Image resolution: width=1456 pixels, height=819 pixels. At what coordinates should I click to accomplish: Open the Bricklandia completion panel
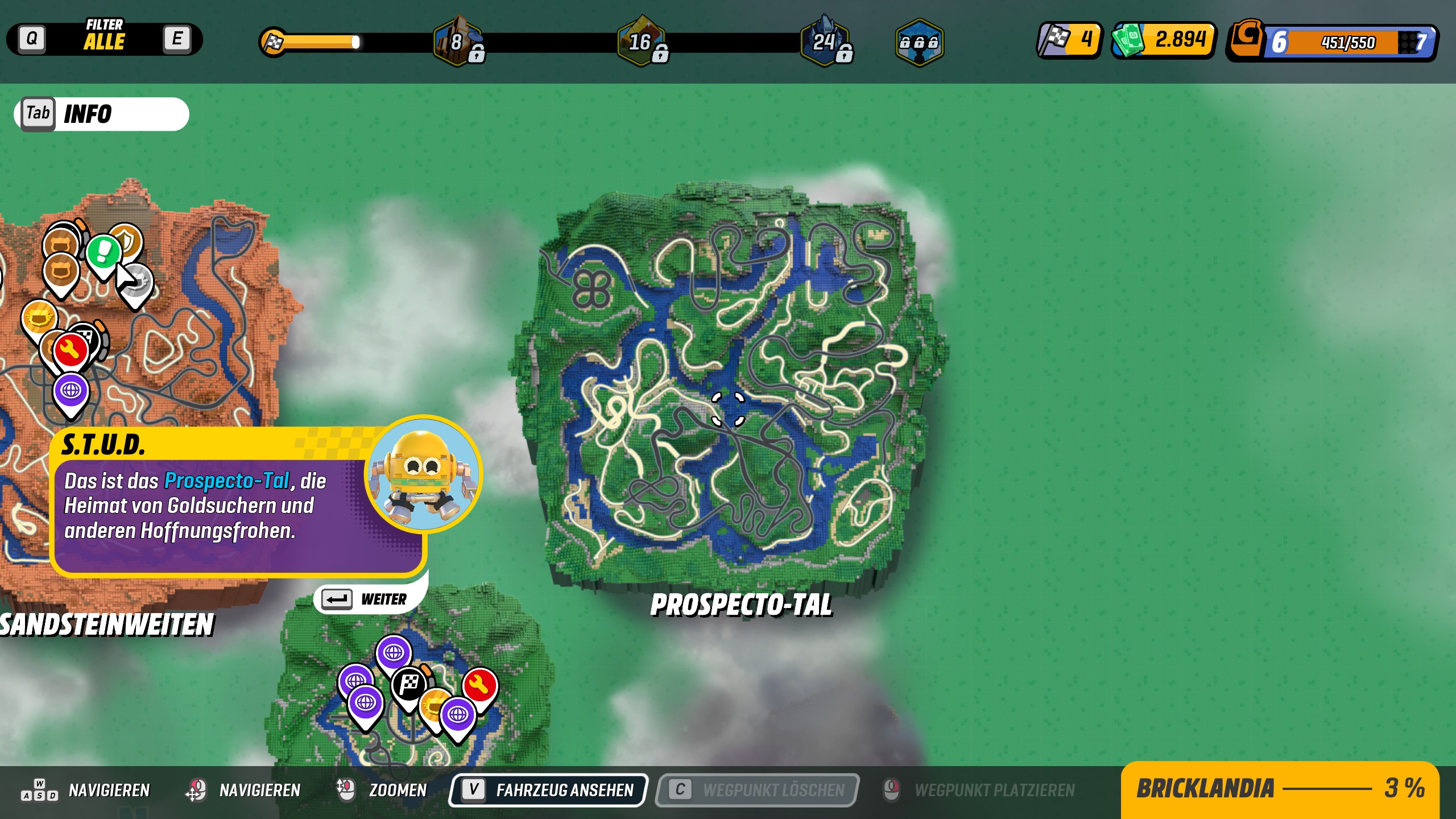pyautogui.click(x=1280, y=789)
